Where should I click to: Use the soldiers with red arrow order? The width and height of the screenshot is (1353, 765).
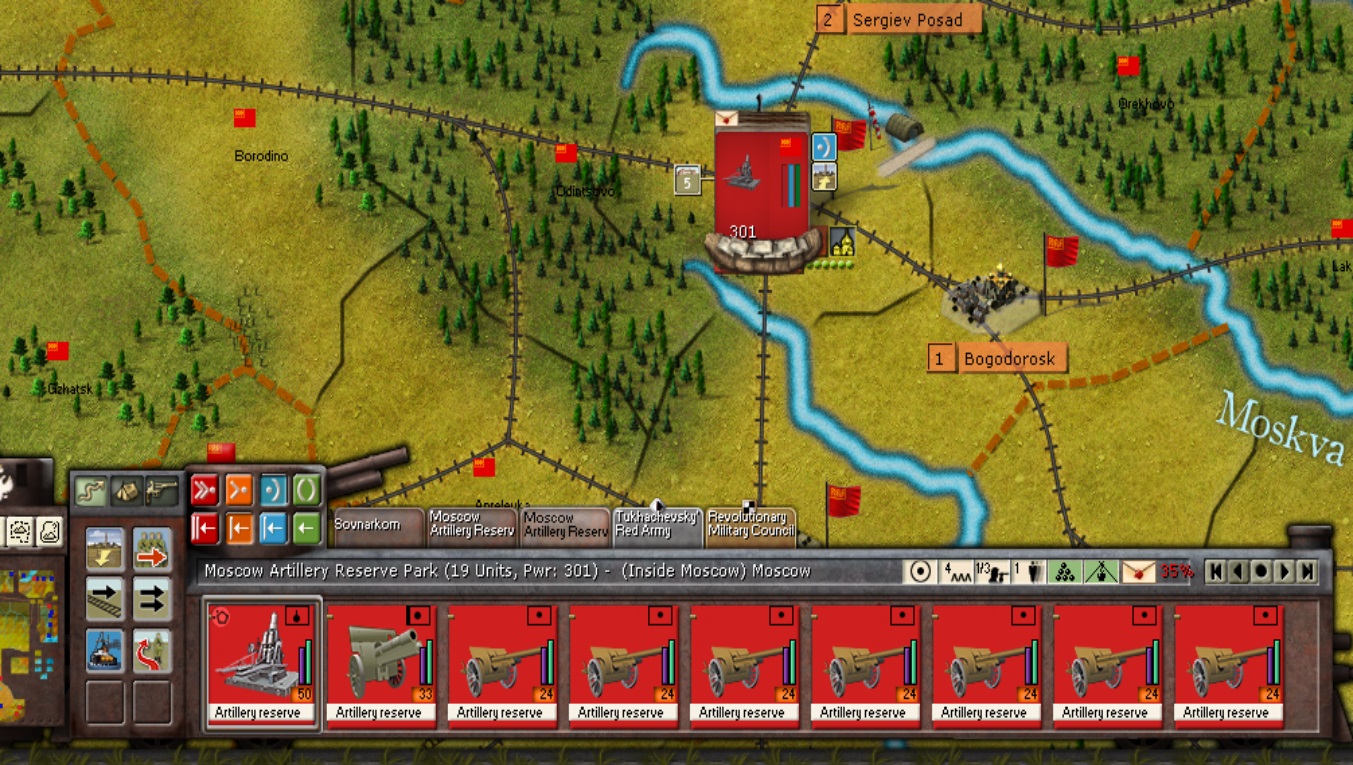152,549
